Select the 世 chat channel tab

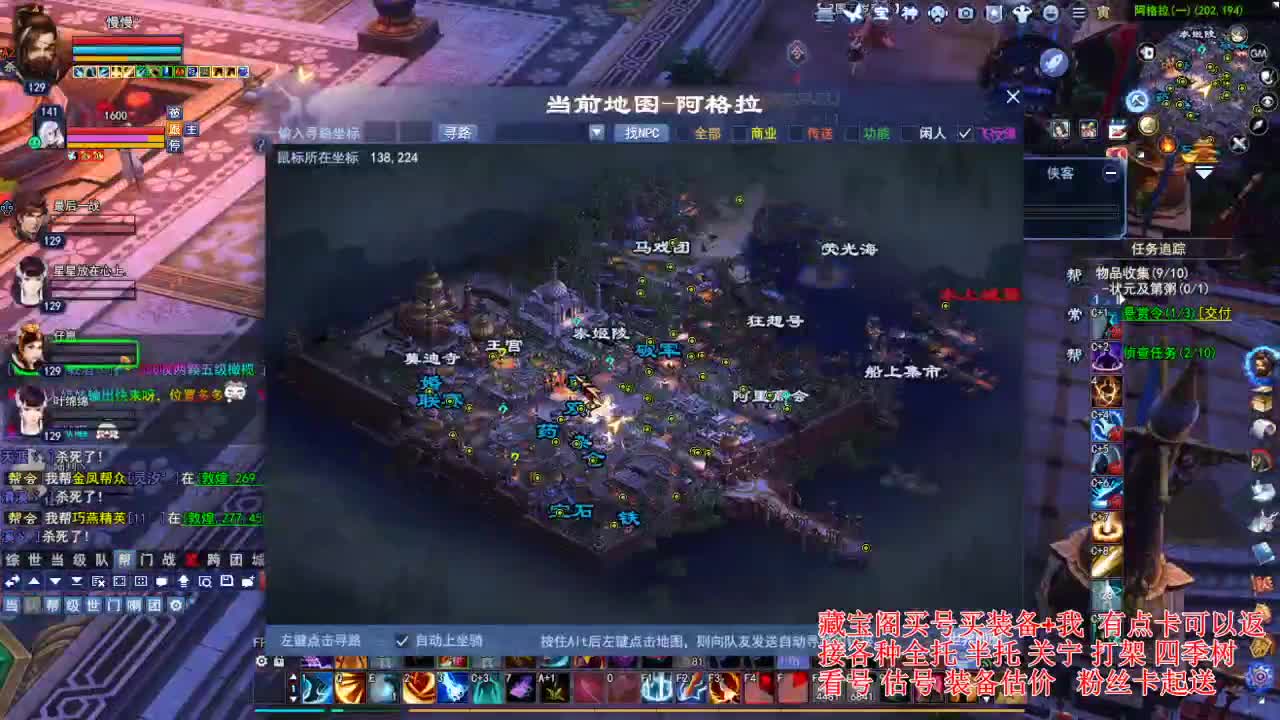click(x=33, y=560)
